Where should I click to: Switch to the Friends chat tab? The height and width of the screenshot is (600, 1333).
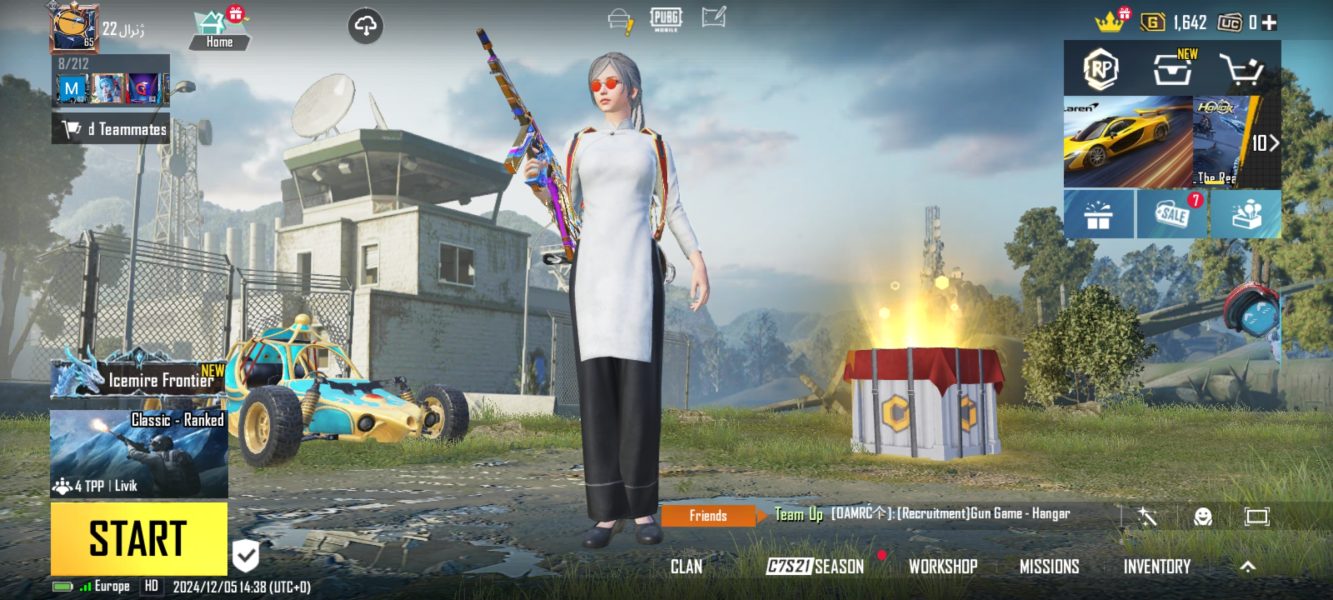pyautogui.click(x=708, y=516)
